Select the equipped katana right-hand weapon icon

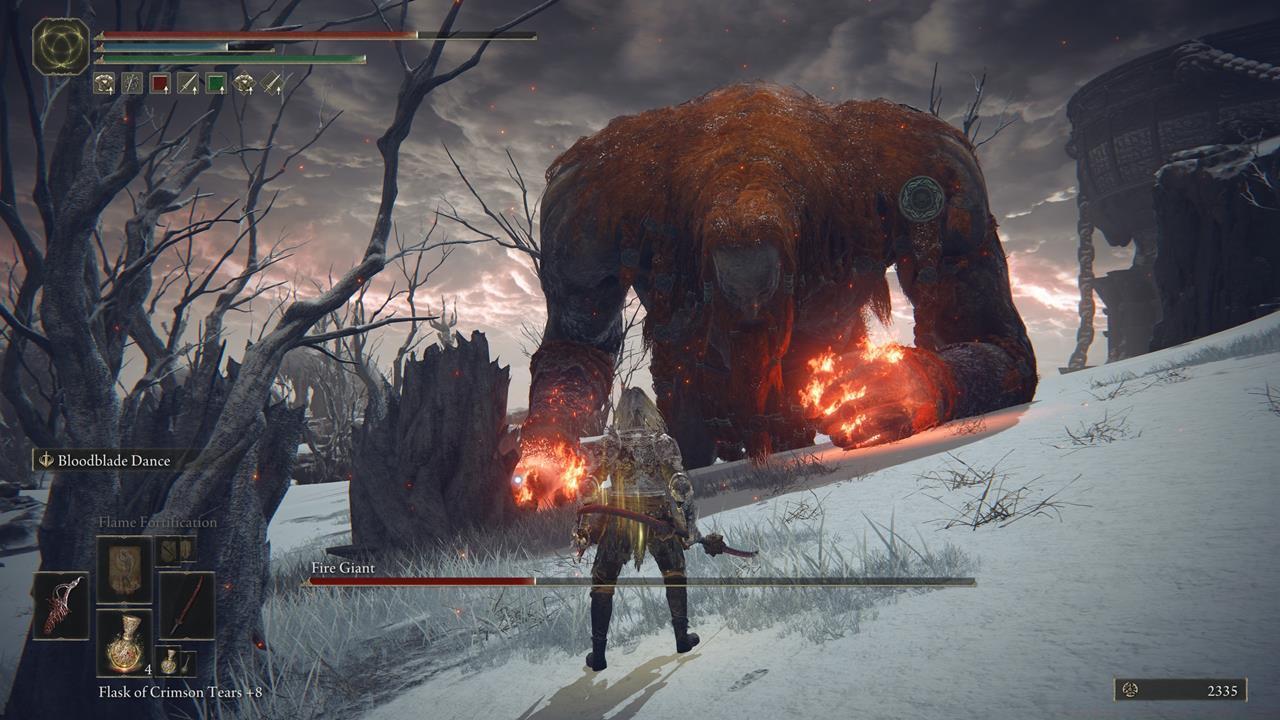pos(188,605)
